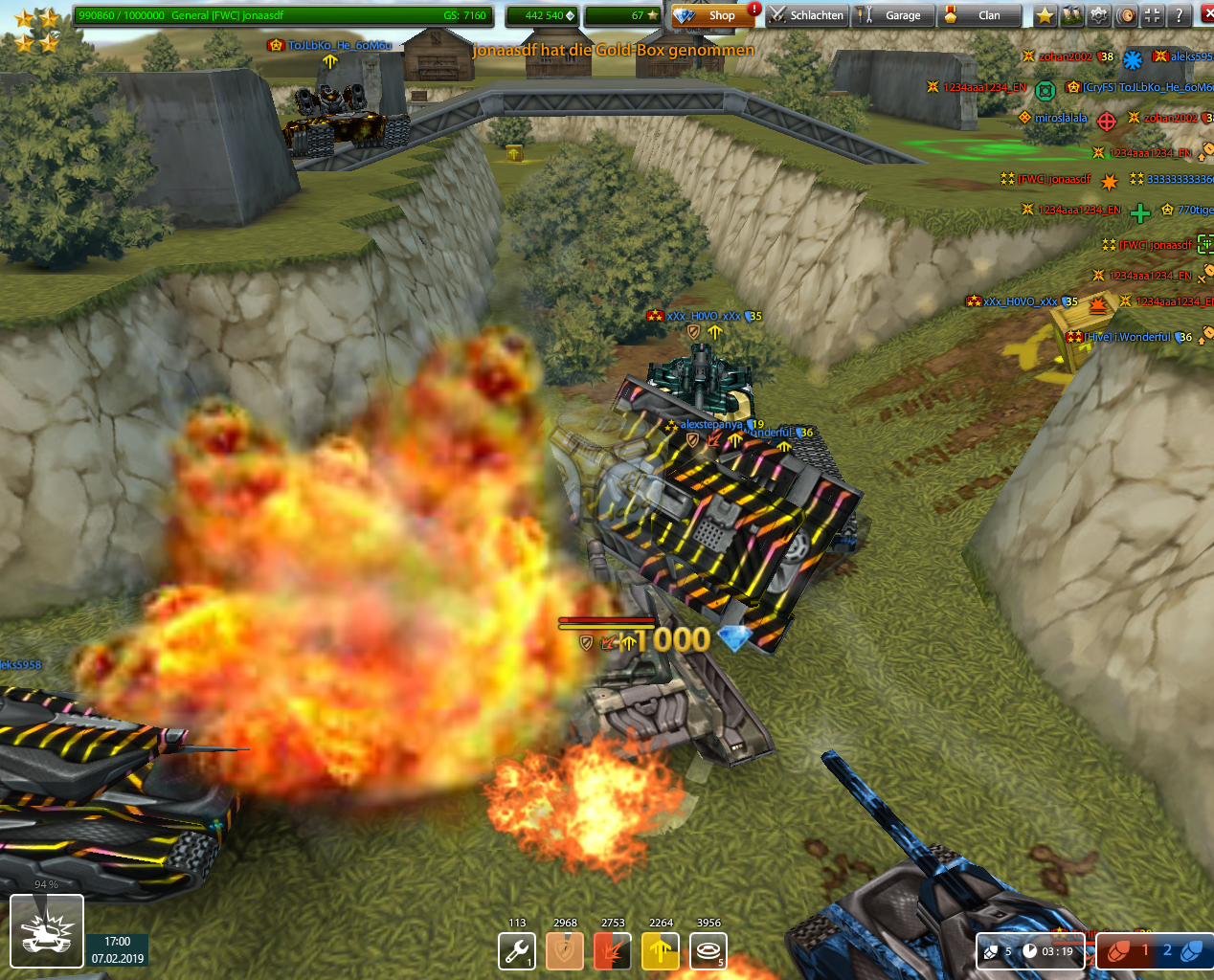
Task: Open the friends list soldiers icon
Action: pos(1071,15)
